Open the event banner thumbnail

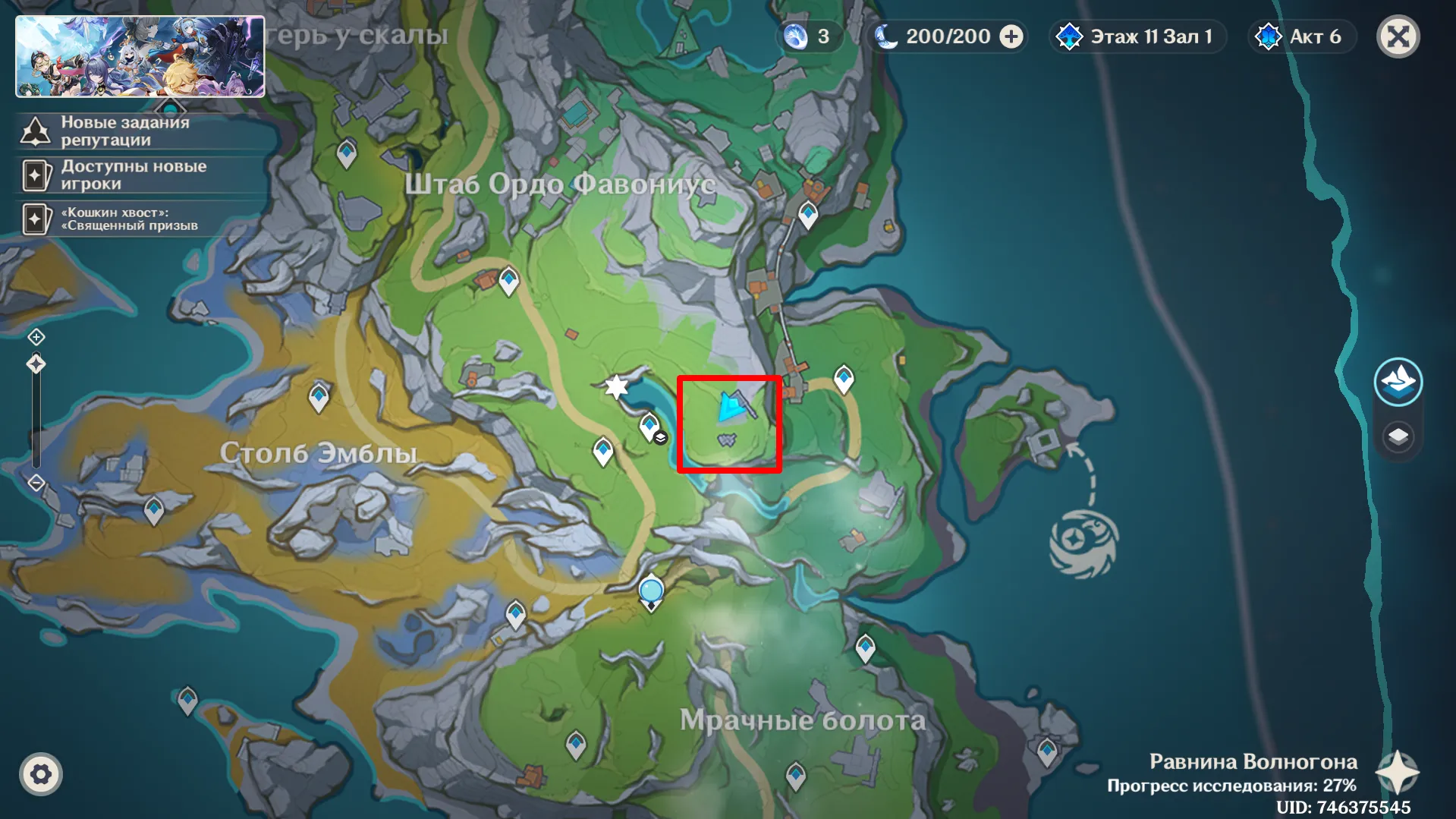click(140, 57)
